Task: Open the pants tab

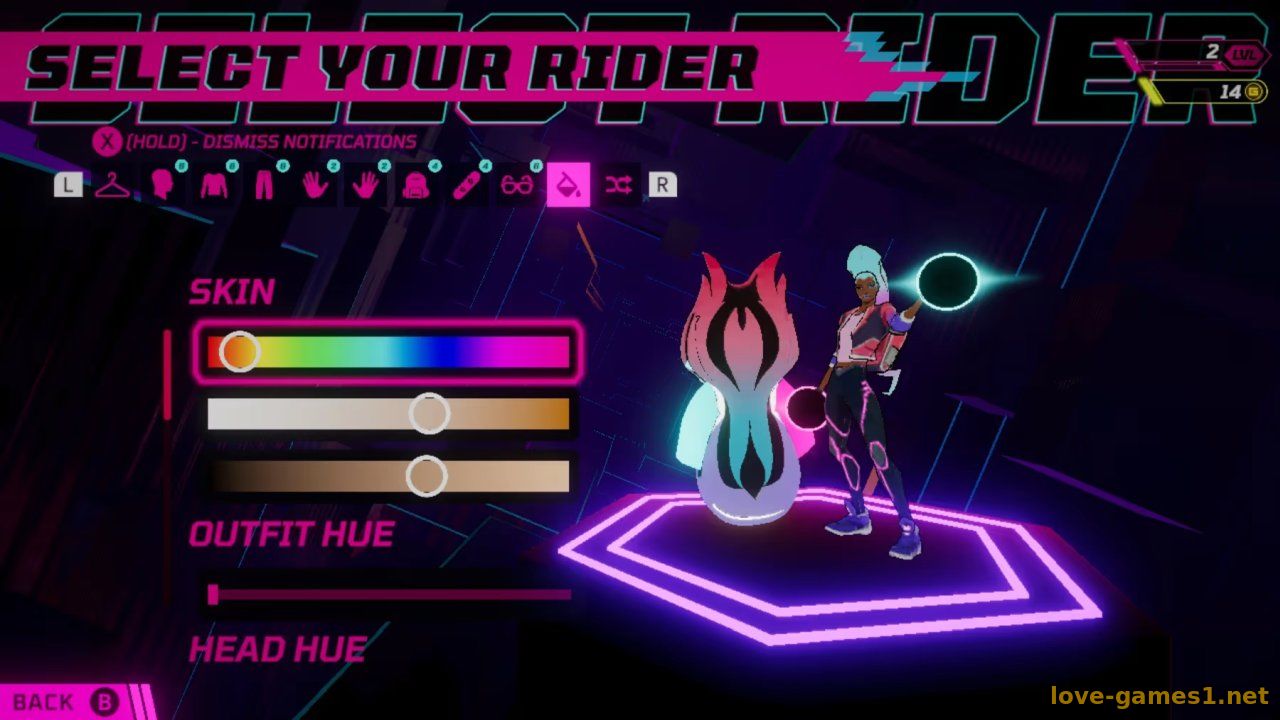Action: tap(264, 185)
